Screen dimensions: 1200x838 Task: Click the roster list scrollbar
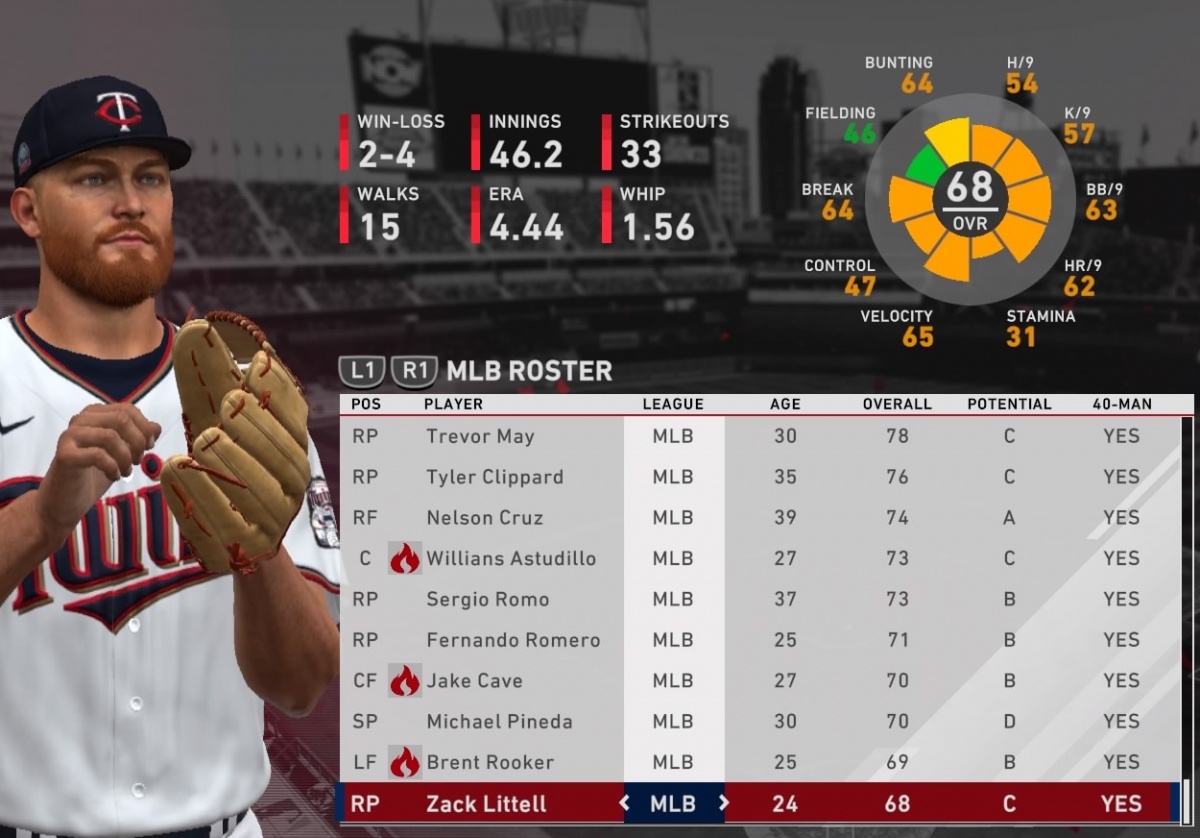tap(1186, 600)
